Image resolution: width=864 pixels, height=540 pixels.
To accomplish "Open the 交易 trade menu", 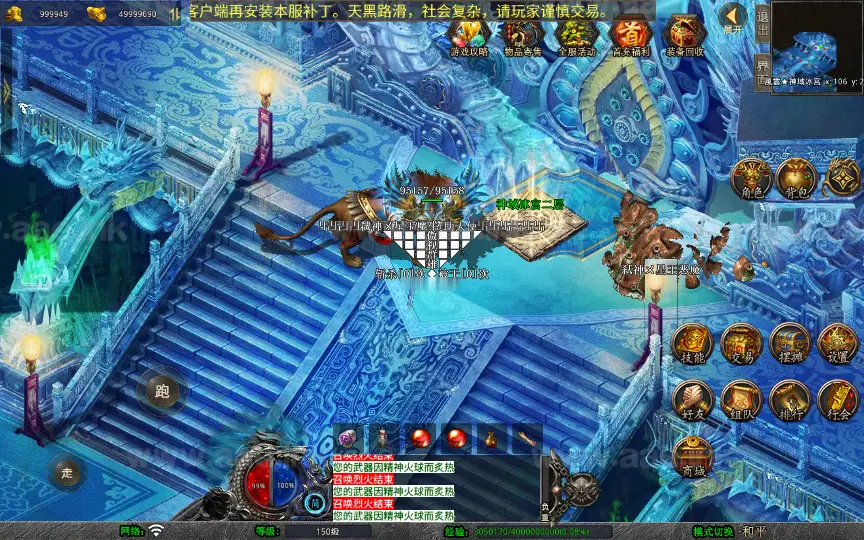I will tap(741, 344).
